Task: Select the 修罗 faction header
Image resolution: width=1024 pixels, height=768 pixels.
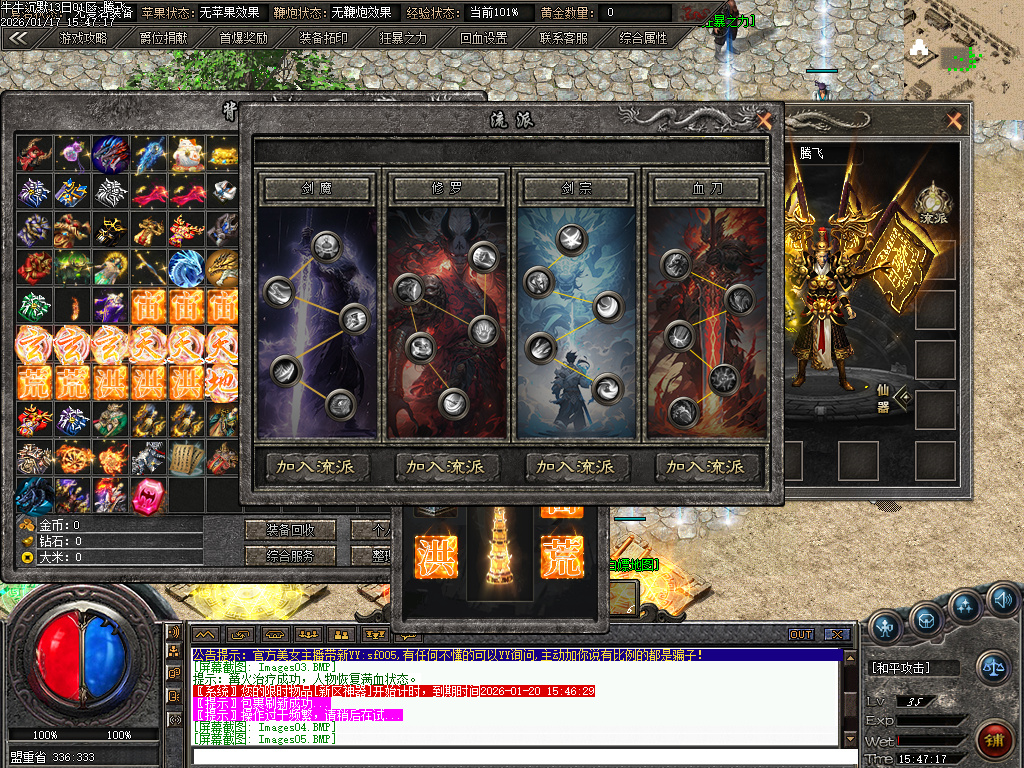Action: (x=447, y=188)
